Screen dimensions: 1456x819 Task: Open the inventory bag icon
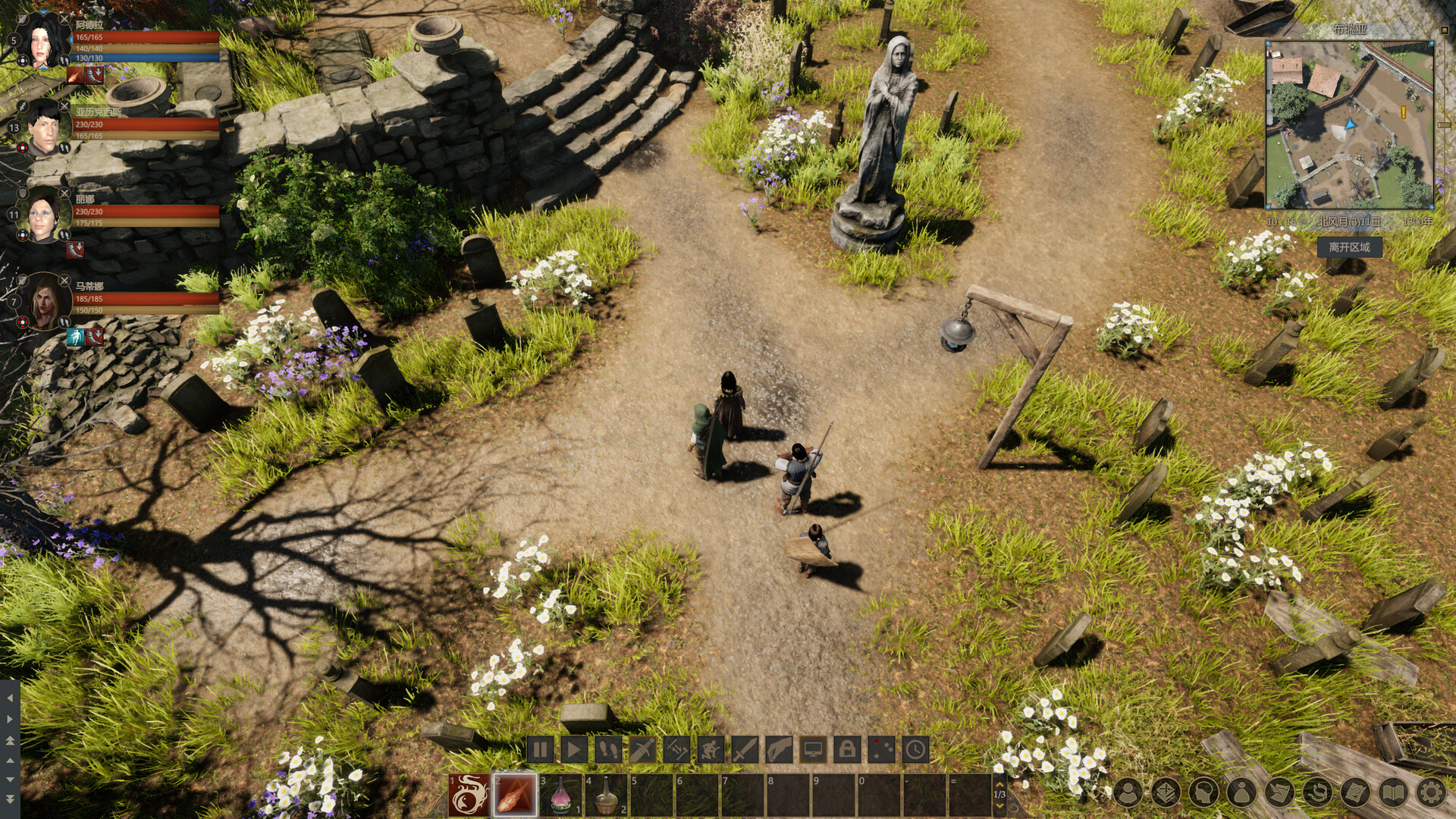click(x=1241, y=790)
